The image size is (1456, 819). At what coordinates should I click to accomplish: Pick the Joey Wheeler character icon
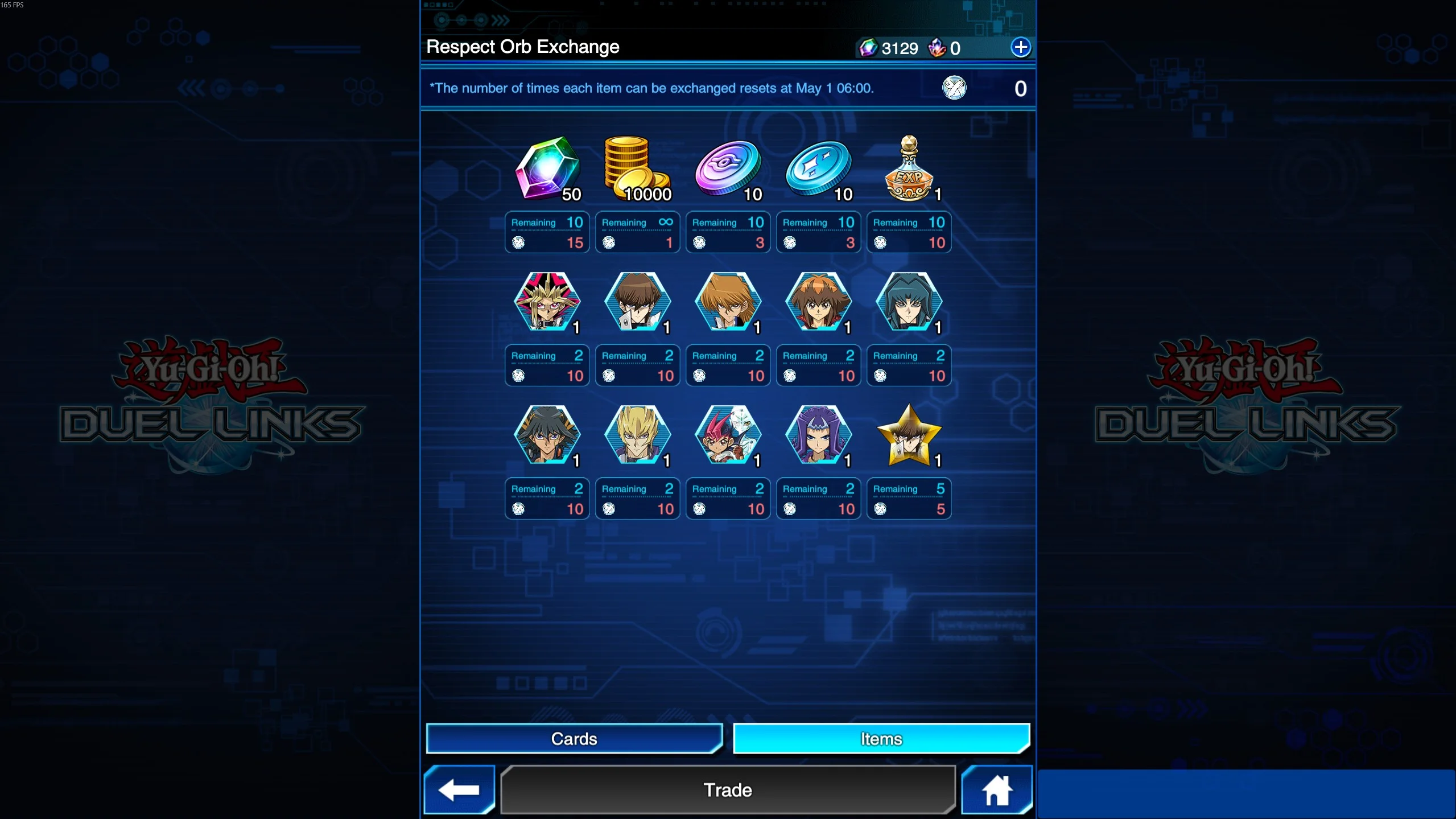click(728, 302)
